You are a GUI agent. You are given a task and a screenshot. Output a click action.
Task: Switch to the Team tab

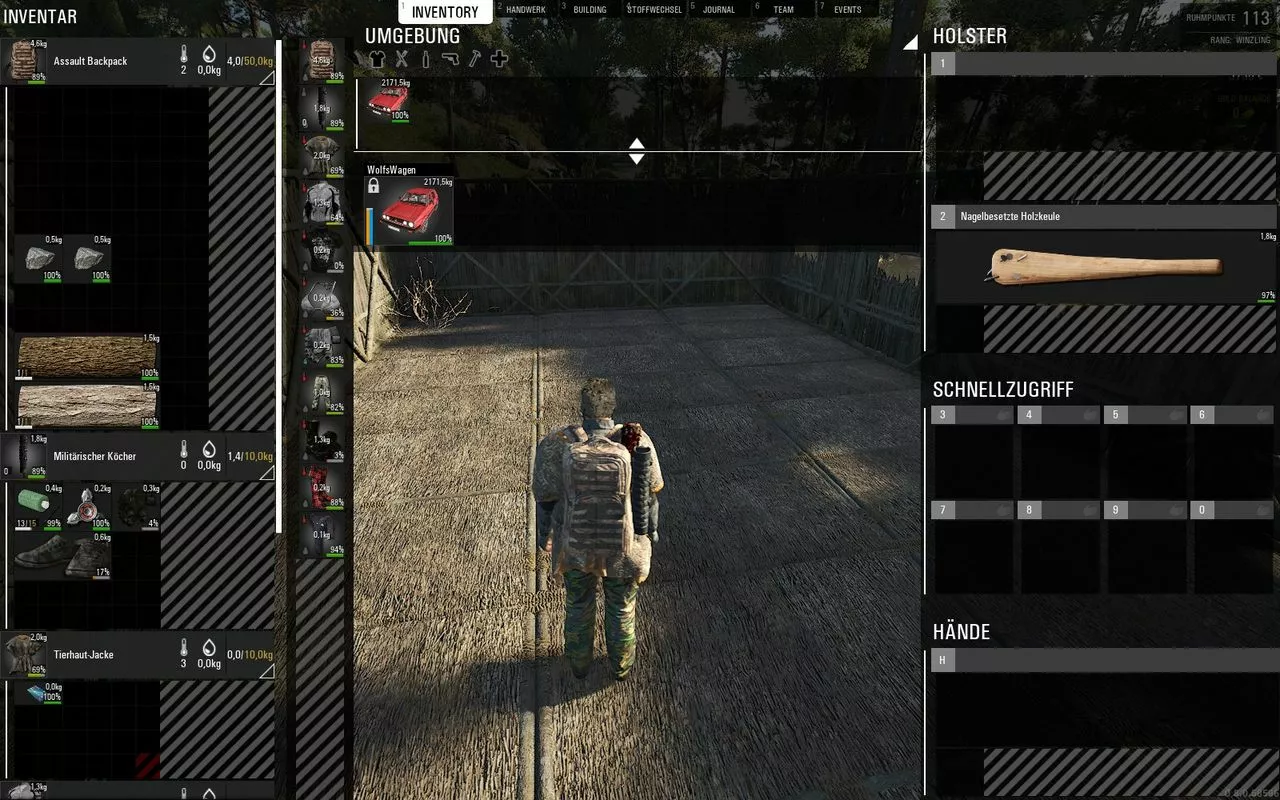tap(783, 10)
